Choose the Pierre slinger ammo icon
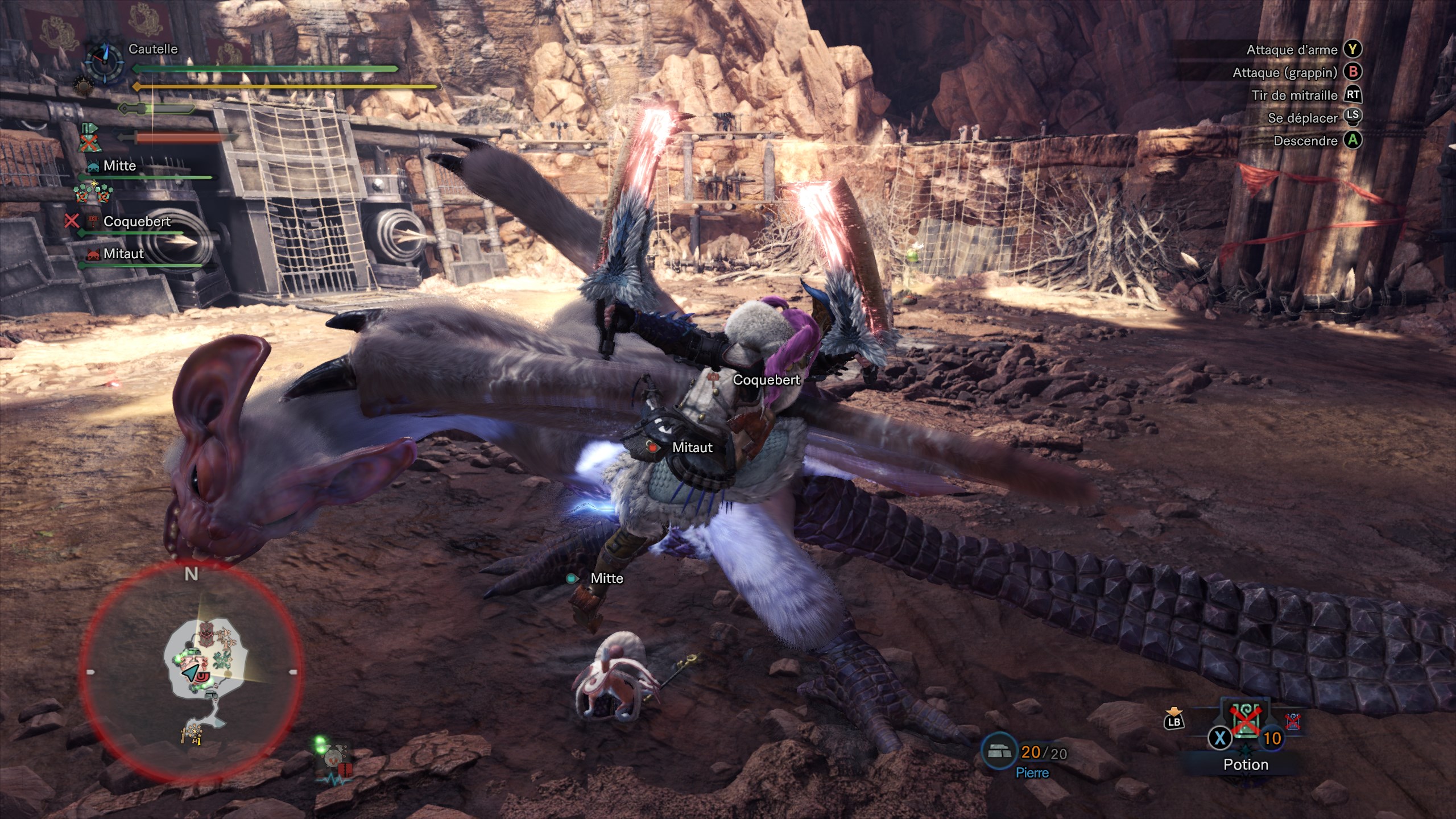 click(999, 752)
